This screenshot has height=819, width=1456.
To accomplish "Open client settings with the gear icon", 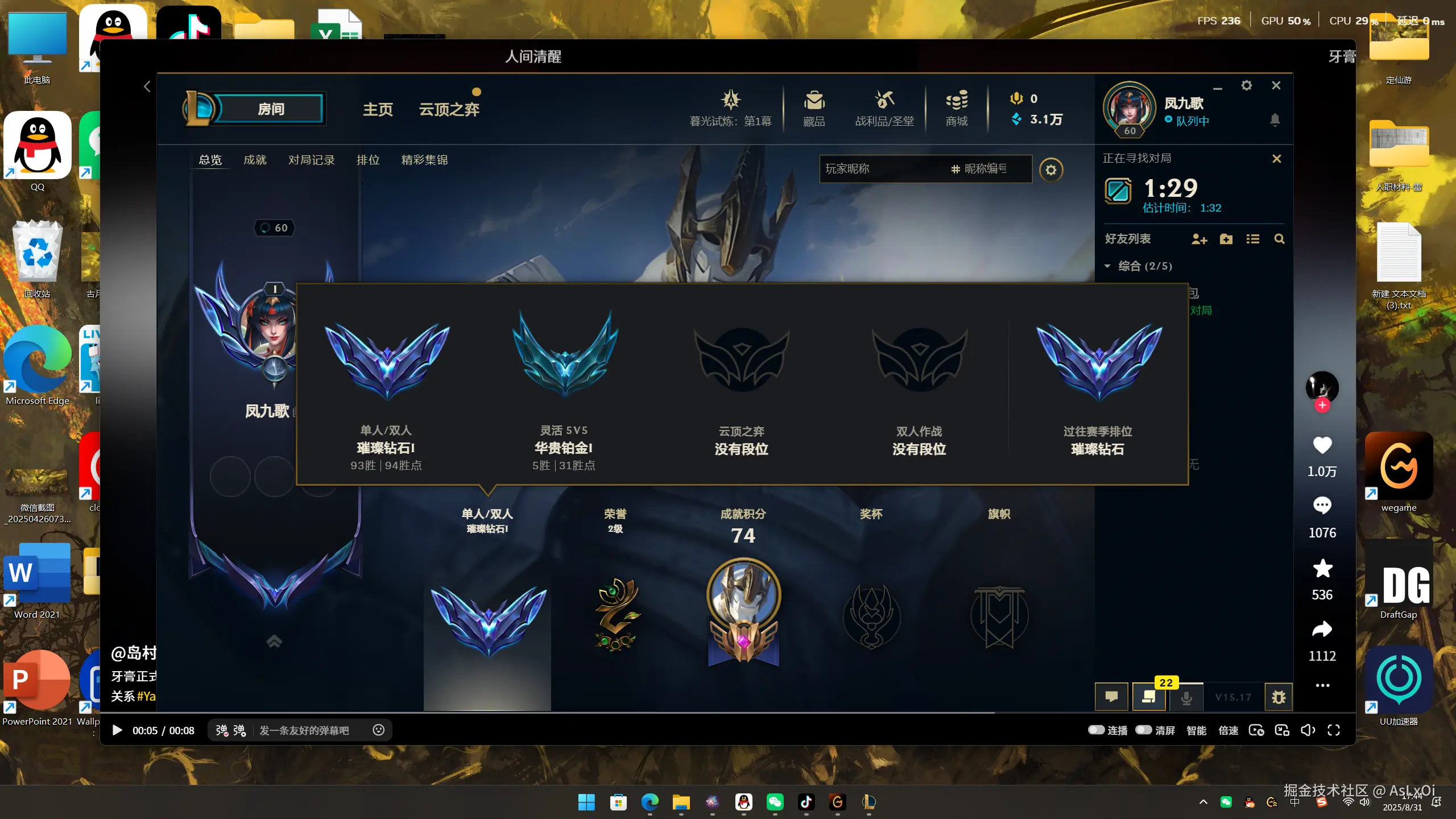I will pos(1247,85).
